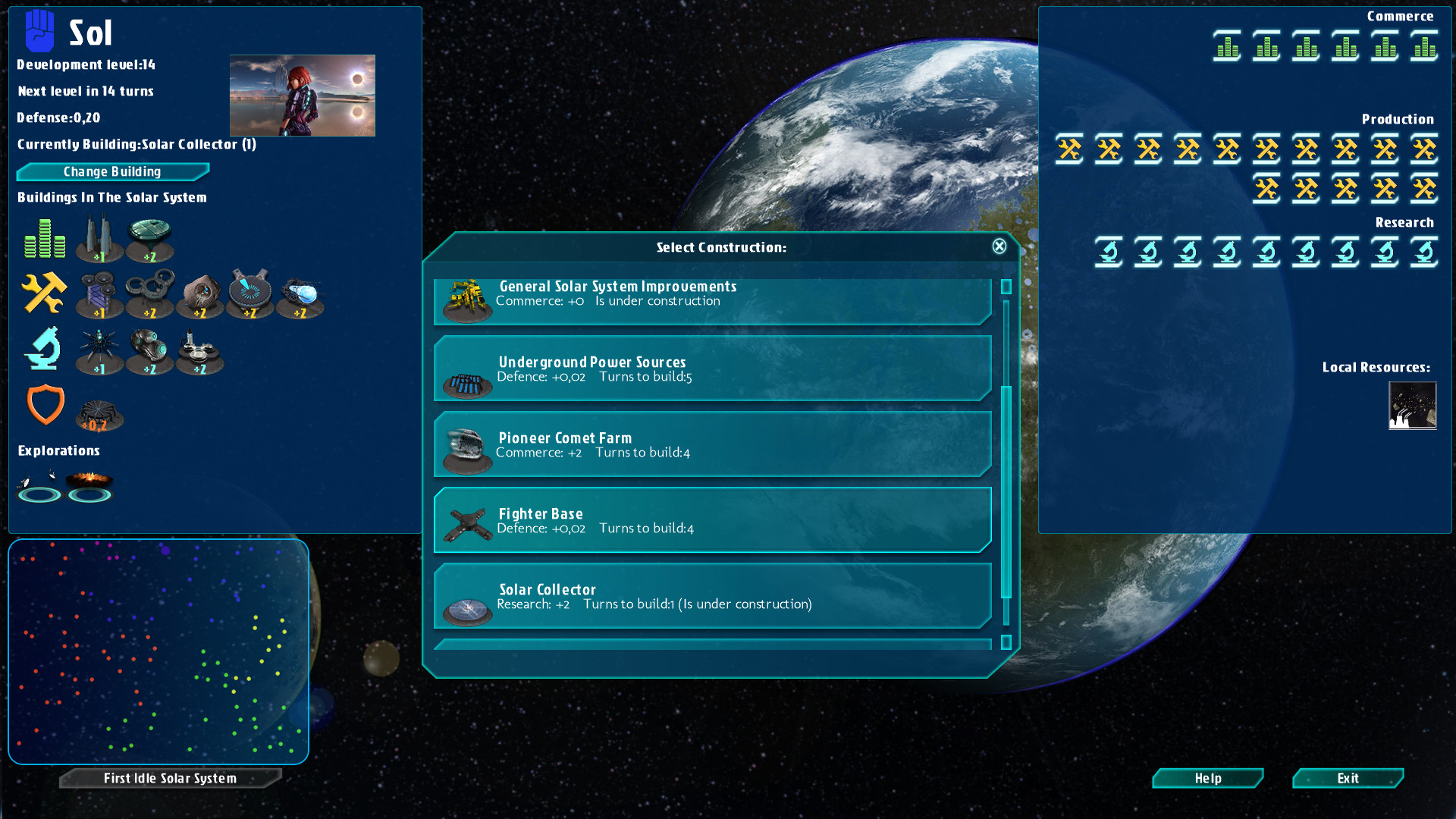Close the Select Construction dialog
The width and height of the screenshot is (1456, 819).
(x=999, y=245)
